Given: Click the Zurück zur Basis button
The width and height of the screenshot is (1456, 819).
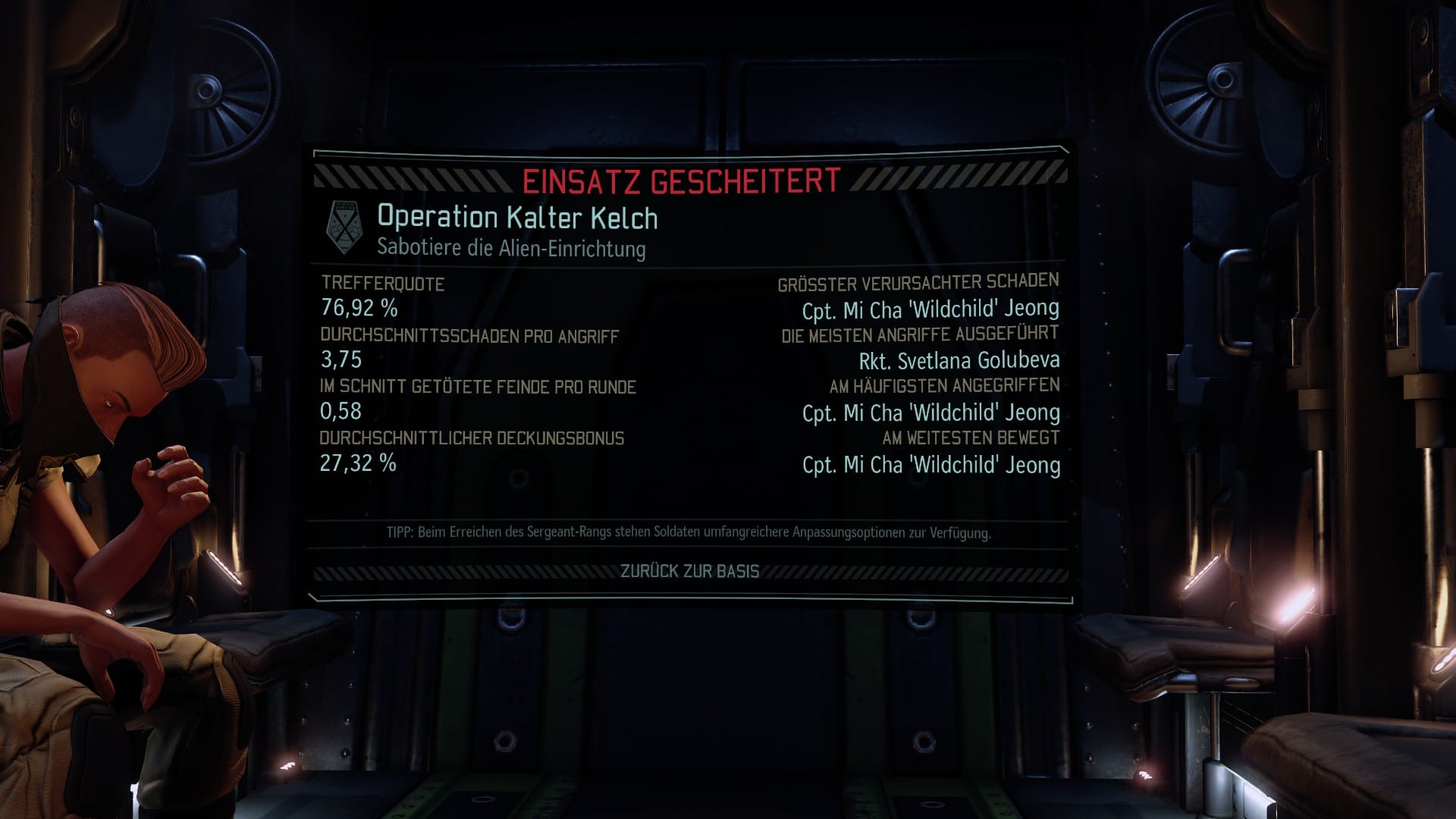Looking at the screenshot, I should 689,572.
